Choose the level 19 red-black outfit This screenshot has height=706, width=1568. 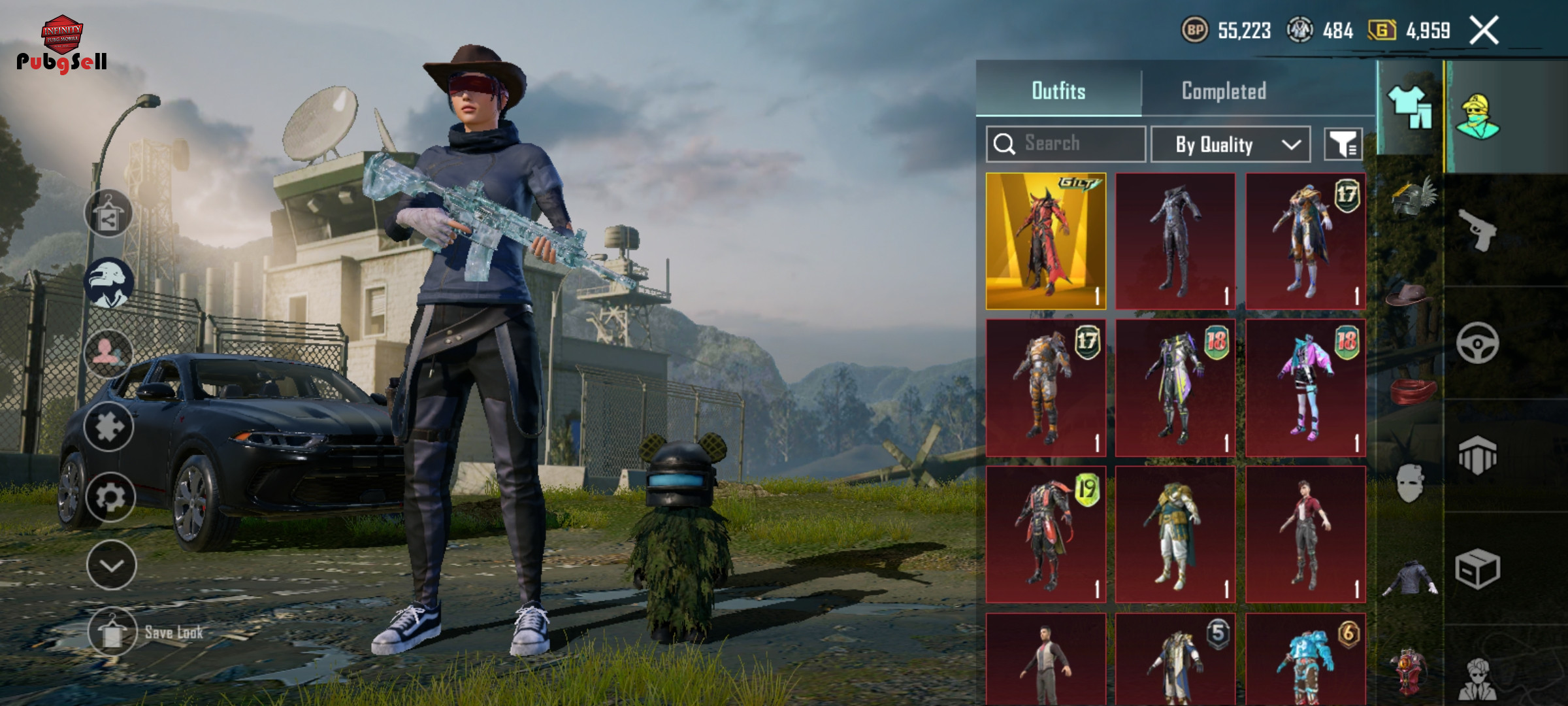[x=1046, y=534]
